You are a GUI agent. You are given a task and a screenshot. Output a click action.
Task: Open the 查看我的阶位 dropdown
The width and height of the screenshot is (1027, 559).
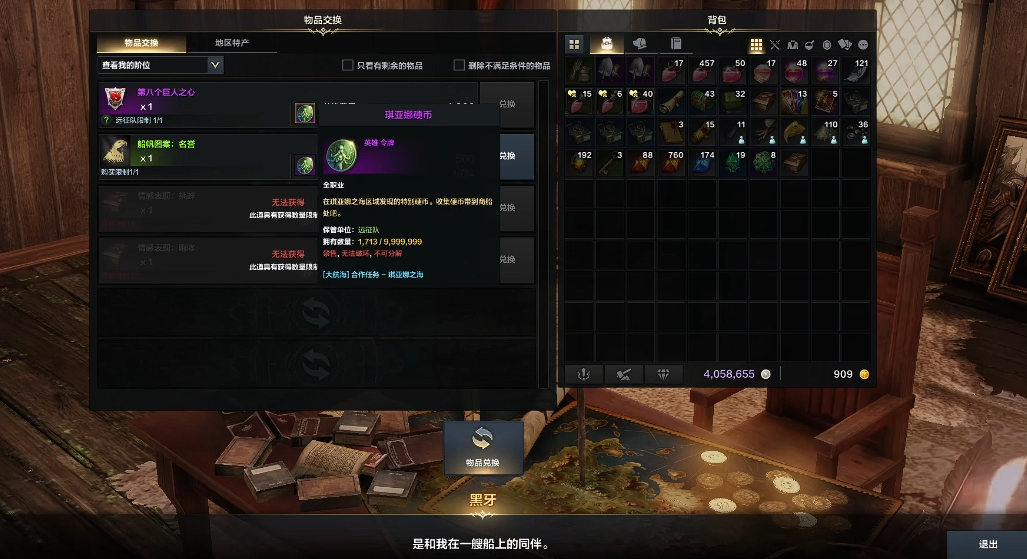coord(160,65)
